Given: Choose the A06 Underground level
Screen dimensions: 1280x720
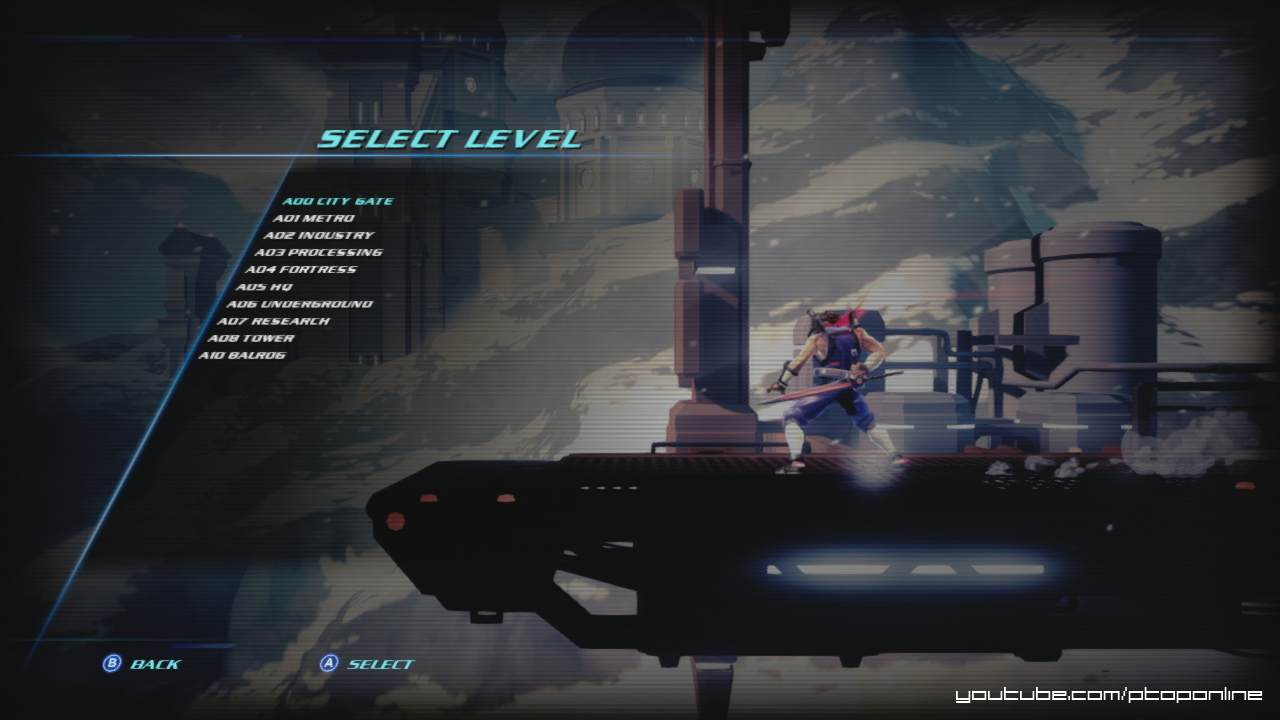Looking at the screenshot, I should tap(299, 304).
